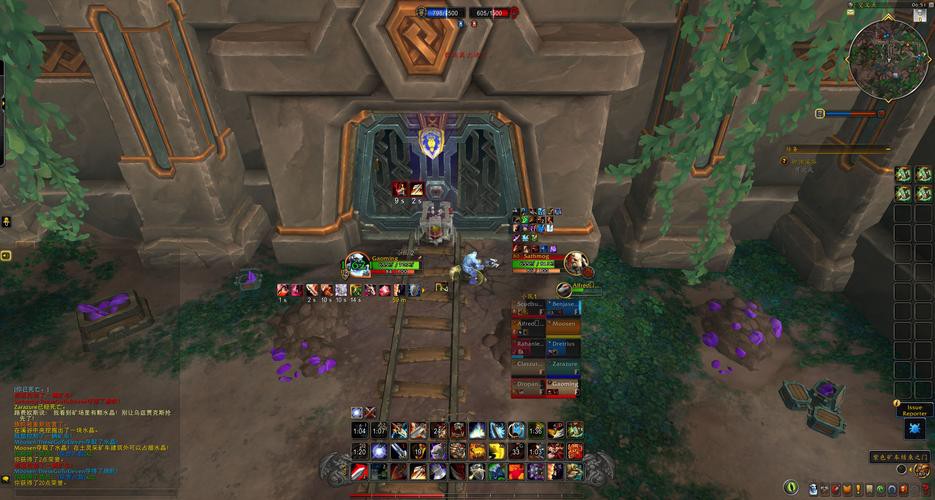The width and height of the screenshot is (935, 500).
Task: Open the green eye micro menu button
Action: 791,487
